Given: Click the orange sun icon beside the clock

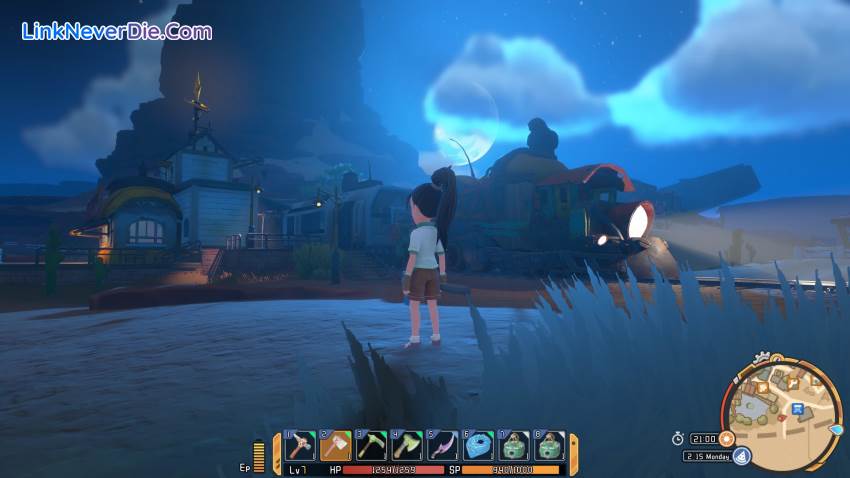Looking at the screenshot, I should pyautogui.click(x=727, y=438).
